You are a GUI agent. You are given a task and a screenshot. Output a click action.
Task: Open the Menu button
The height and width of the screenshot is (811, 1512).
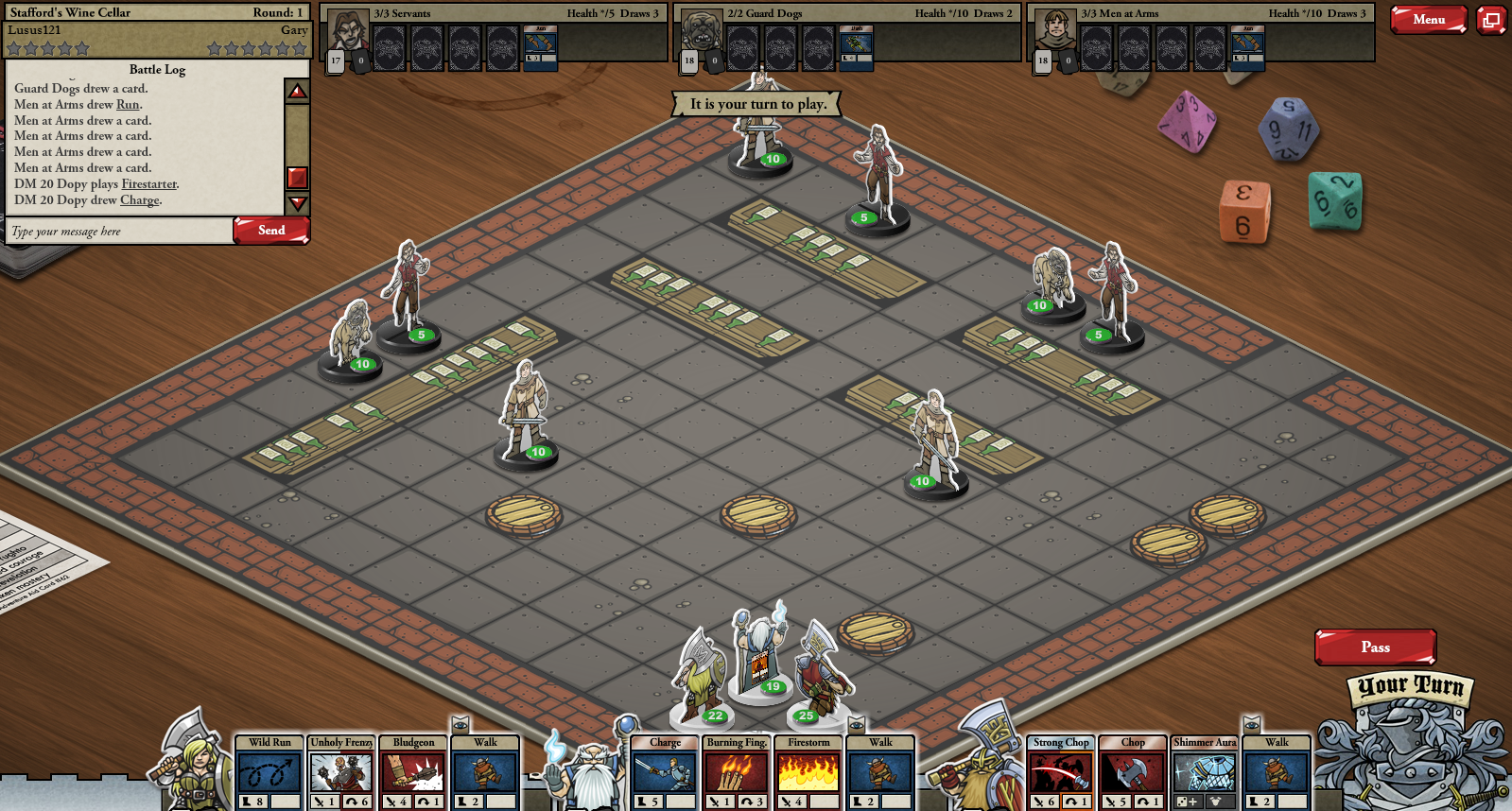click(x=1428, y=20)
